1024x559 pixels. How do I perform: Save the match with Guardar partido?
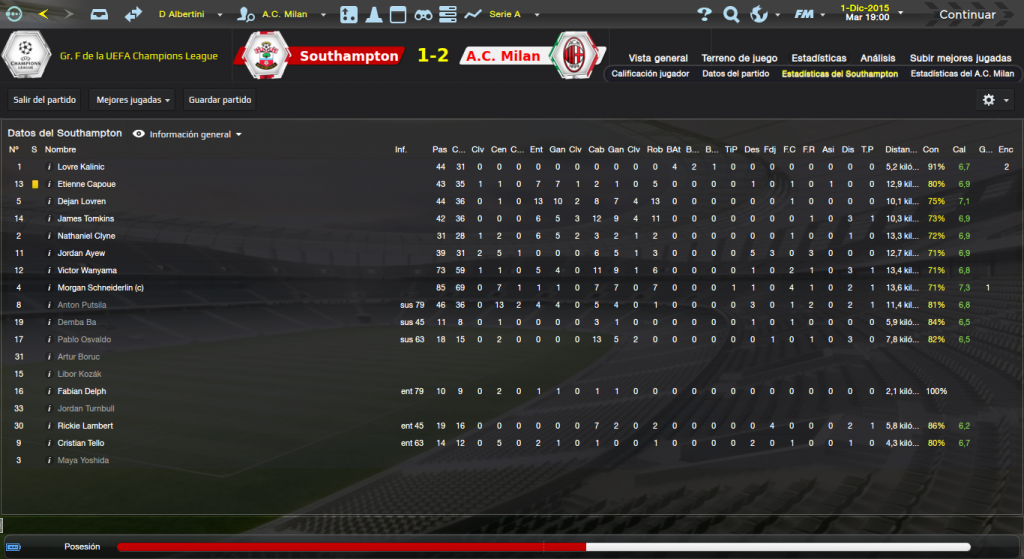click(x=220, y=100)
